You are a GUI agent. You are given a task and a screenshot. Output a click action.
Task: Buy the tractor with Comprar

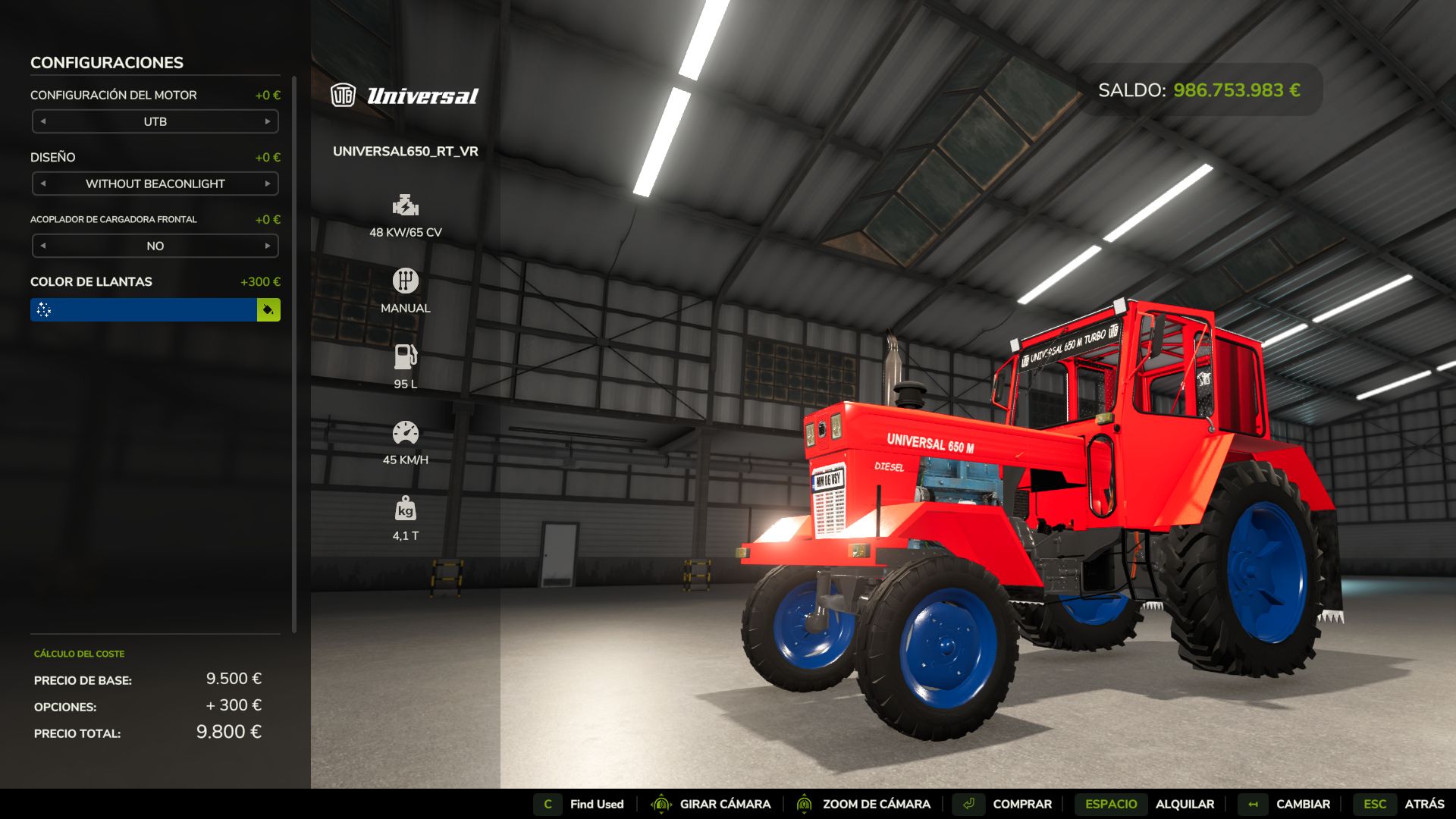click(1021, 804)
